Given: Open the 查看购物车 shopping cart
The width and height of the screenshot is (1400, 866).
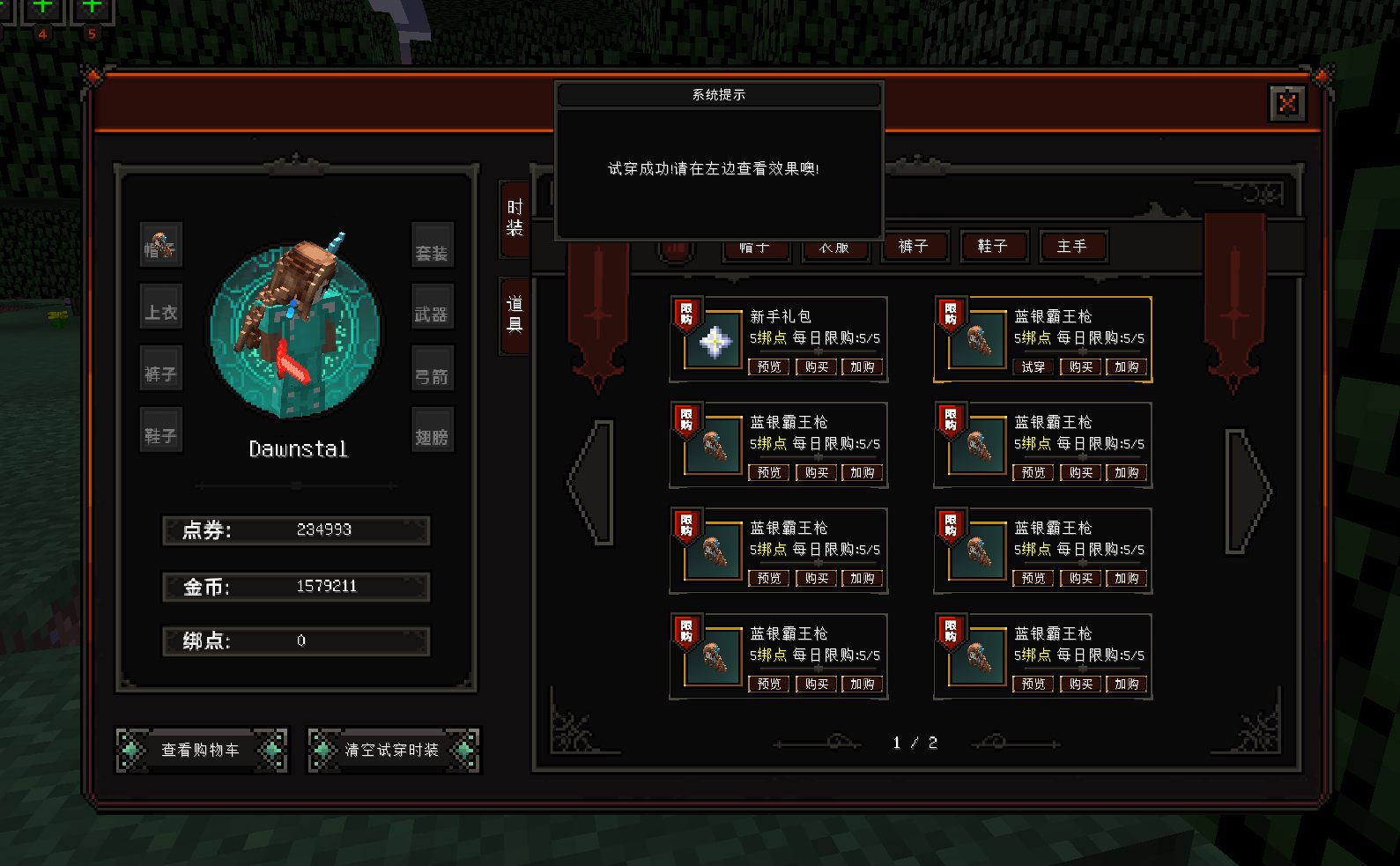Looking at the screenshot, I should click(x=201, y=750).
